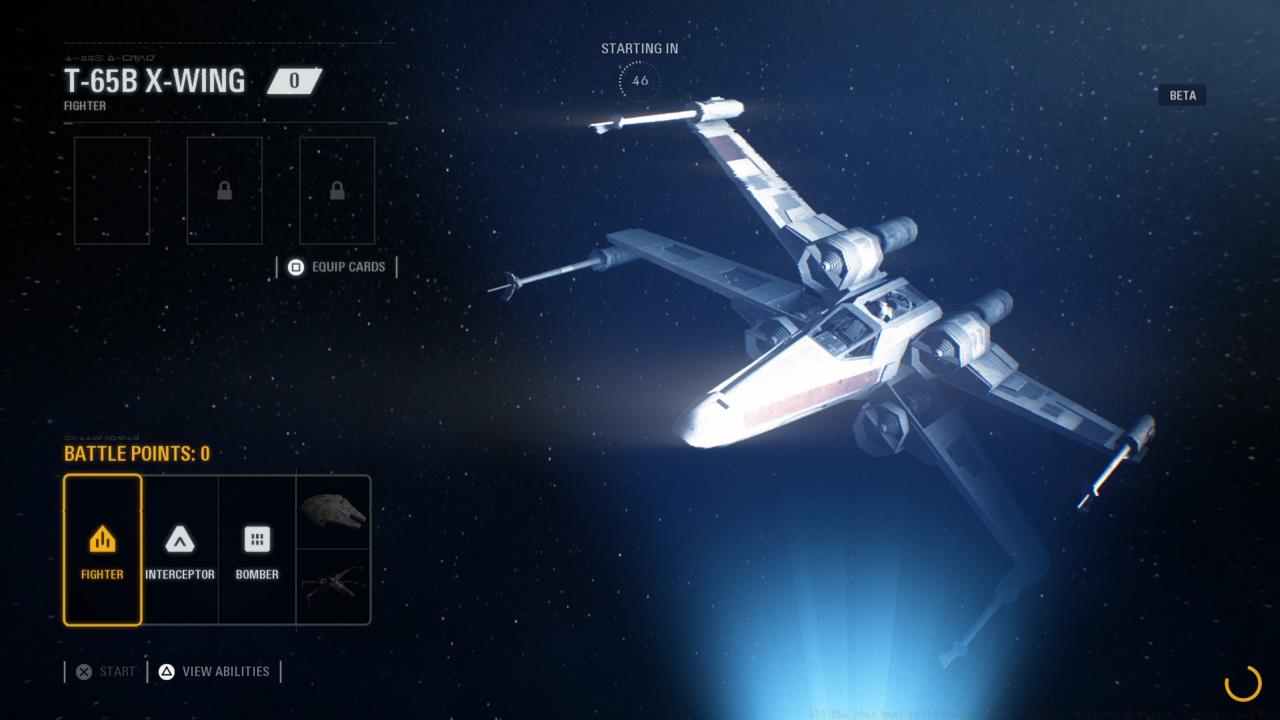Select the Interceptor class icon
The height and width of the screenshot is (720, 1280).
click(x=180, y=540)
